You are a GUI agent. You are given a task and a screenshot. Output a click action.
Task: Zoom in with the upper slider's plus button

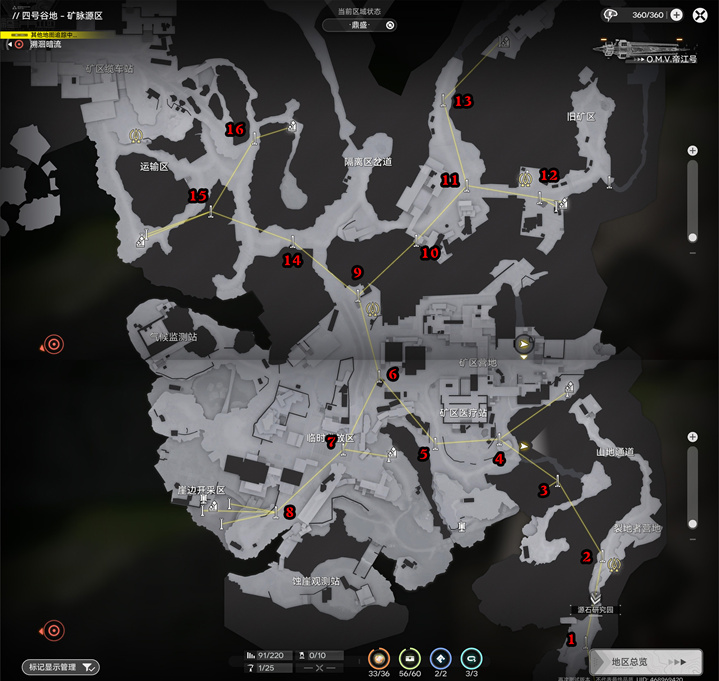[x=693, y=151]
